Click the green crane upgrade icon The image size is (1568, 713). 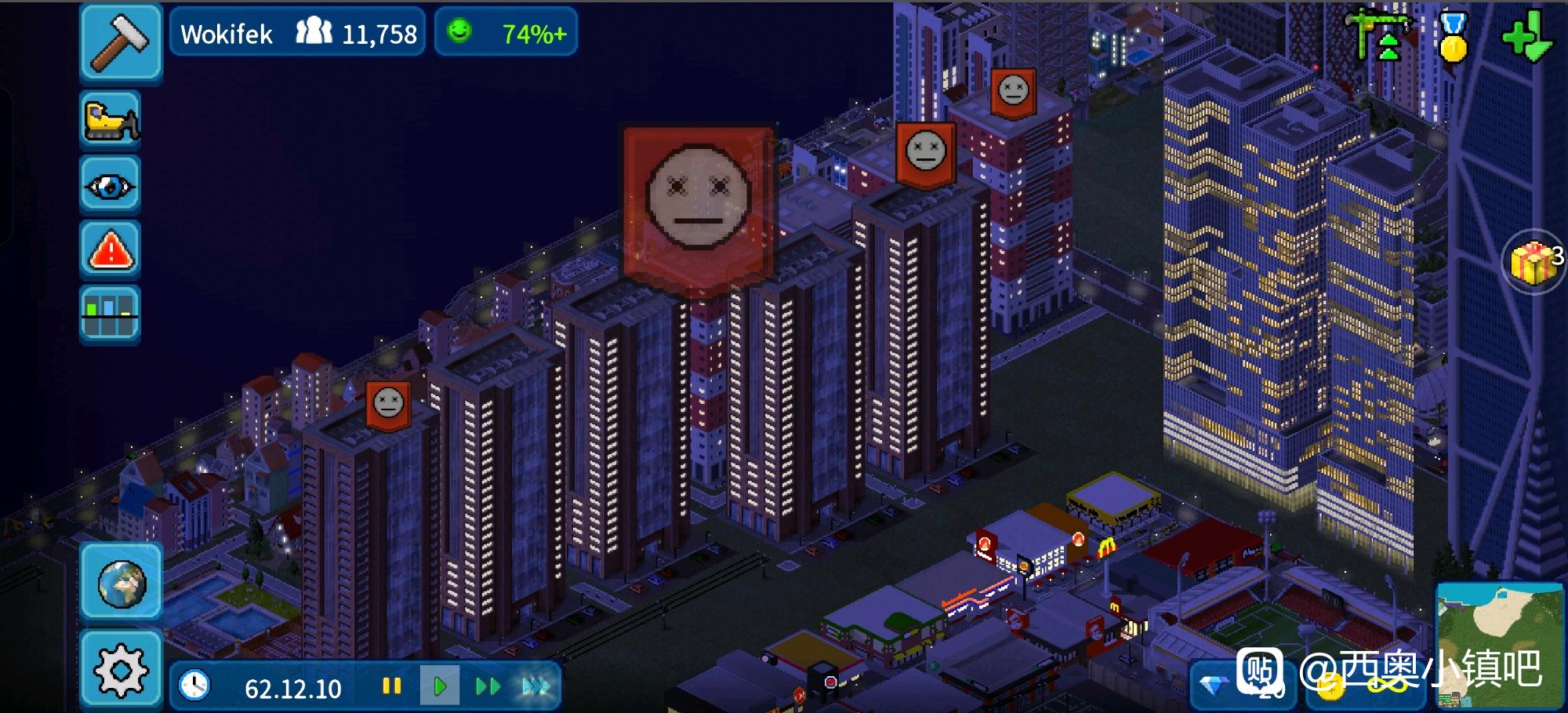(1381, 35)
